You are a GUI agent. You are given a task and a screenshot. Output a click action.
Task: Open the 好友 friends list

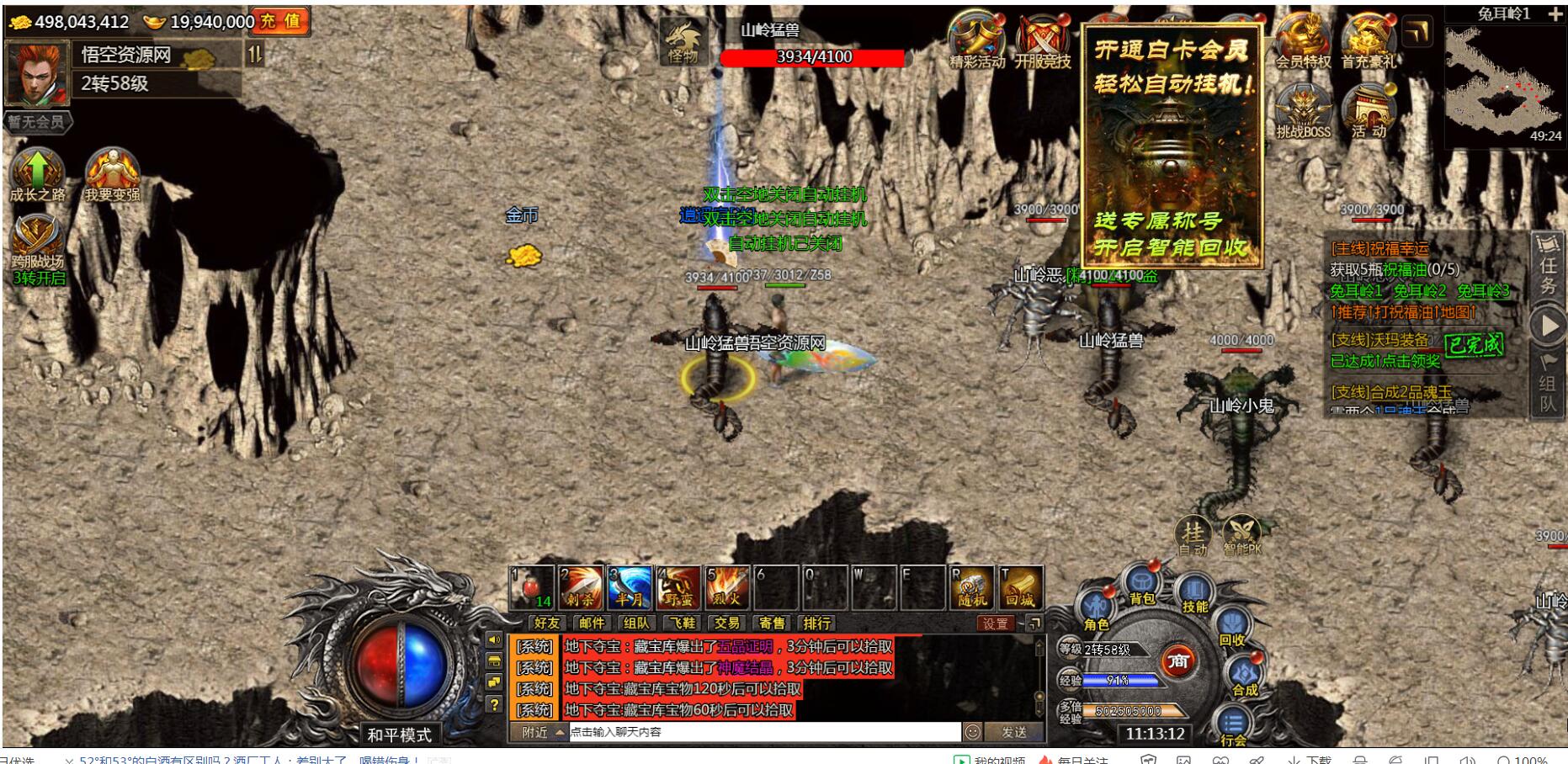coord(546,623)
